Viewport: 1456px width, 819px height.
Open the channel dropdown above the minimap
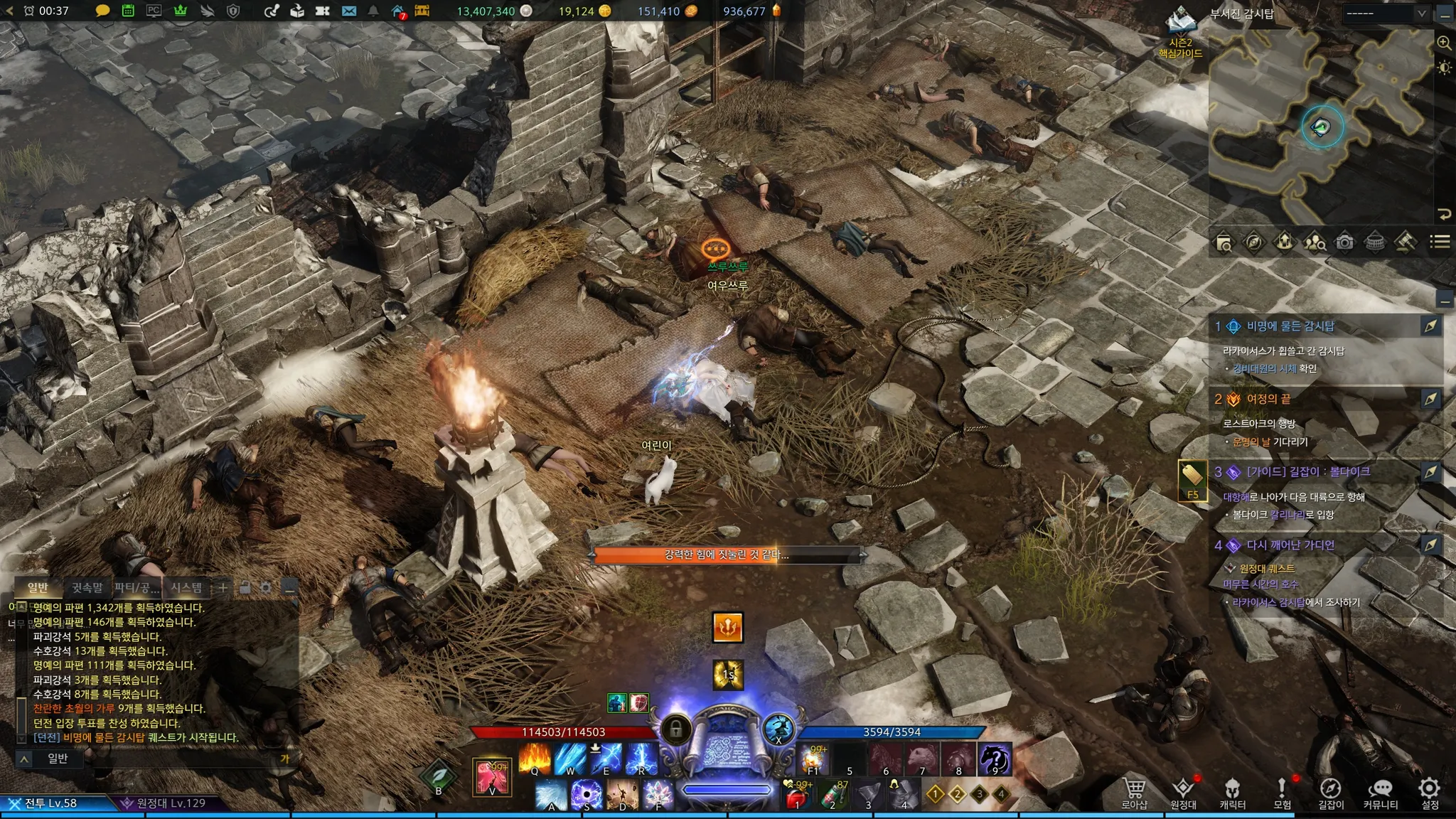1386,14
